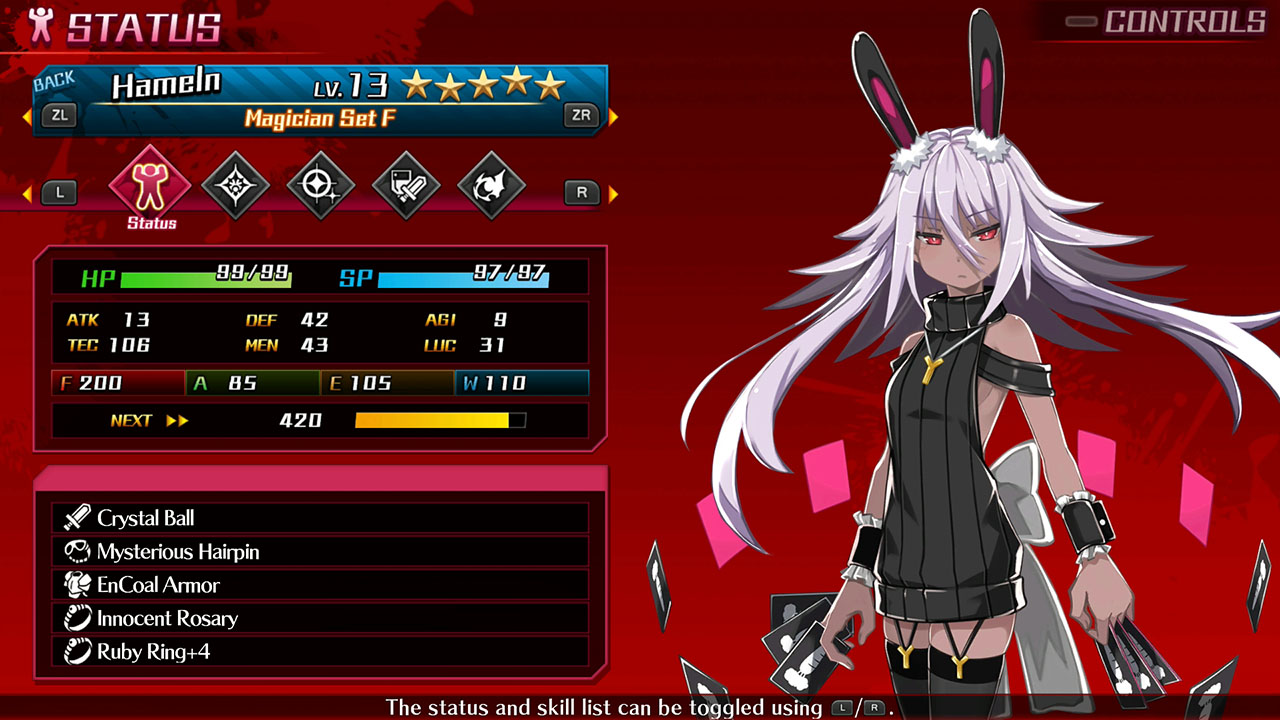Expand right using the arrow beside R

point(611,192)
